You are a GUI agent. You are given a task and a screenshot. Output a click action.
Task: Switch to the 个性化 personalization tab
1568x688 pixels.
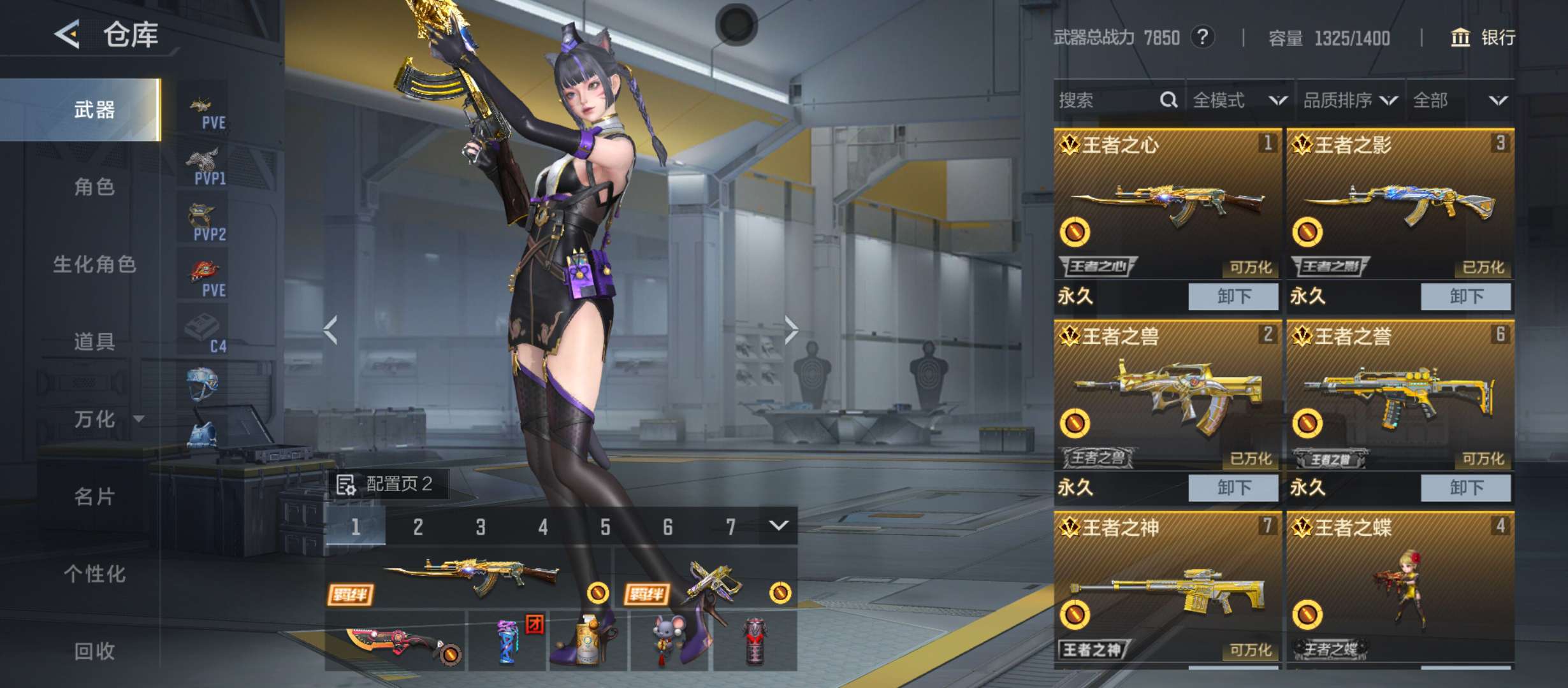[x=94, y=574]
